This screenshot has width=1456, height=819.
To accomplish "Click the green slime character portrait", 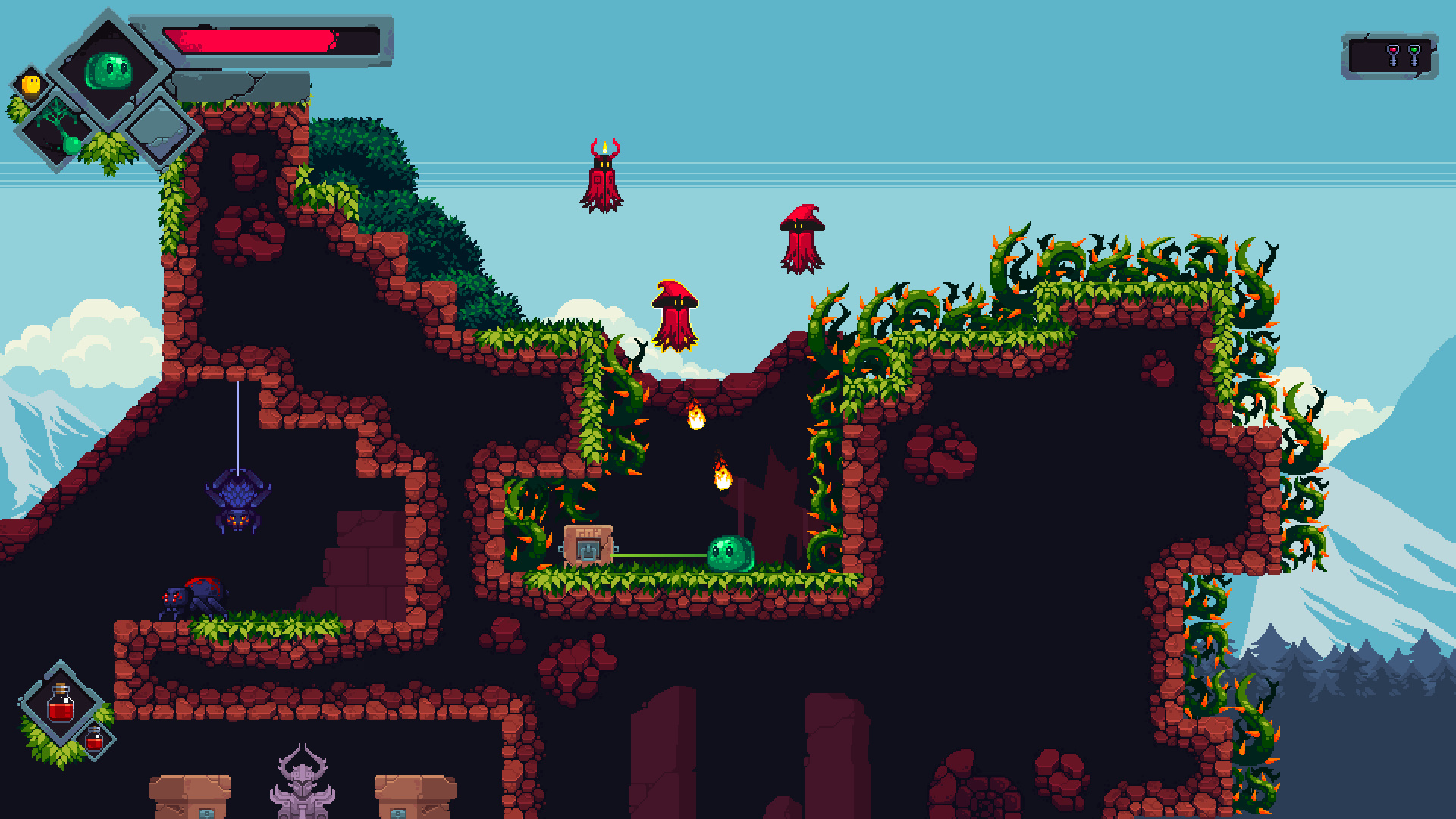I will (108, 71).
